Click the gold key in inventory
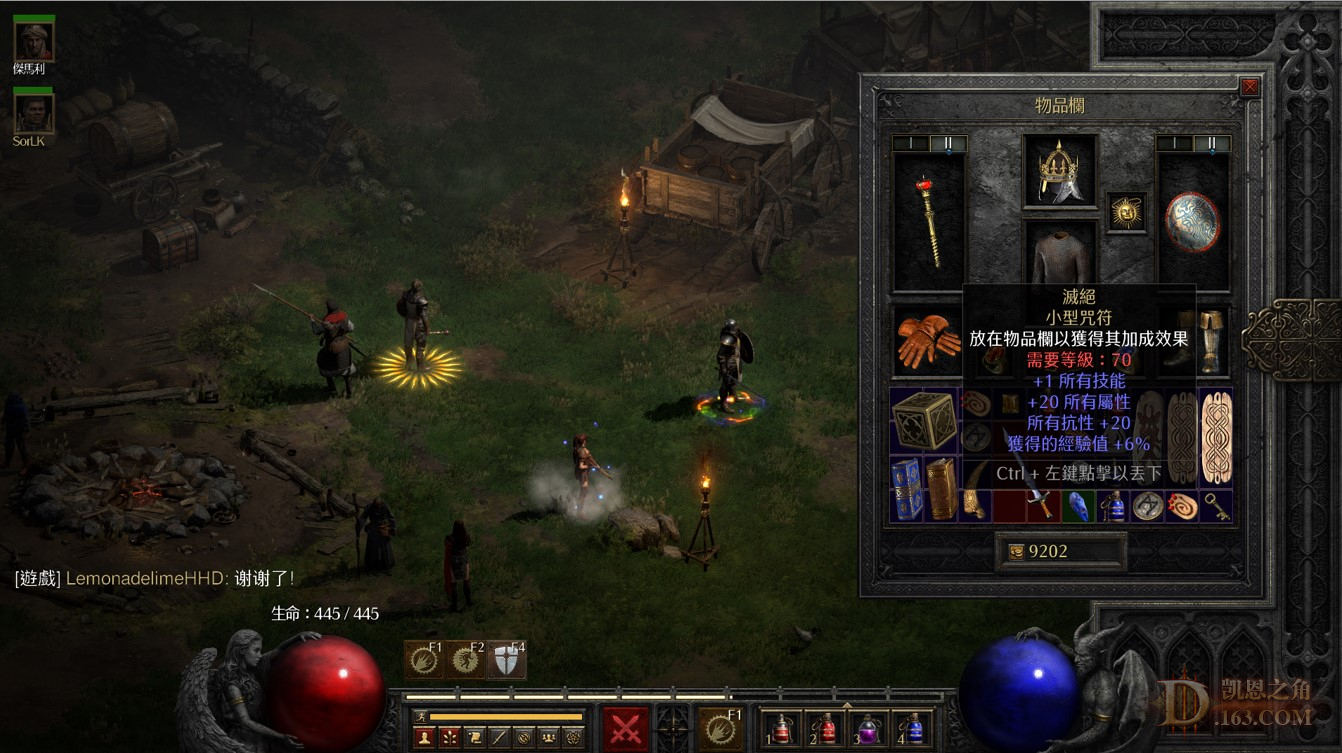 [x=1216, y=505]
